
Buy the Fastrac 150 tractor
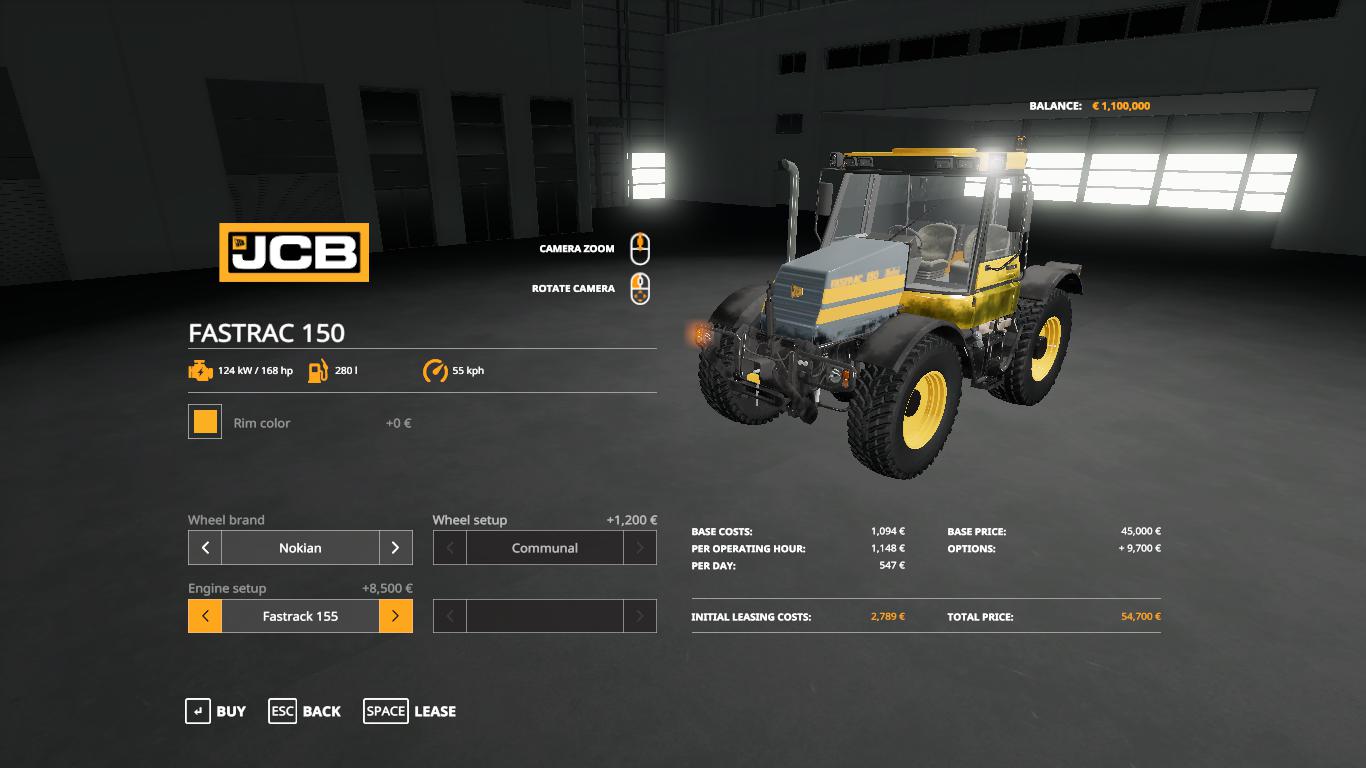tap(215, 711)
